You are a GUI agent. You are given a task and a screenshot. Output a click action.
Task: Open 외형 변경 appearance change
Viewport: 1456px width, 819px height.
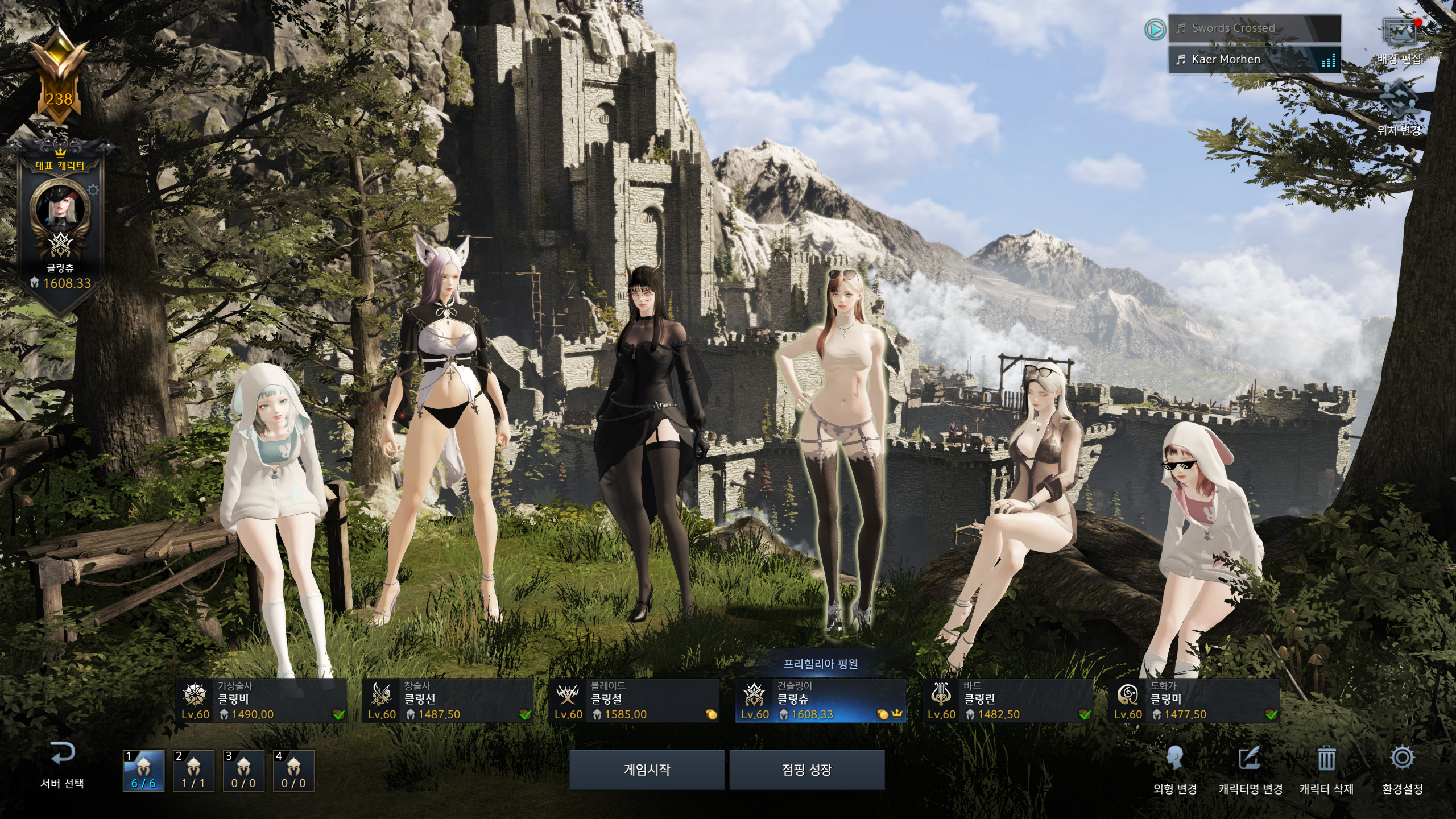1175,769
